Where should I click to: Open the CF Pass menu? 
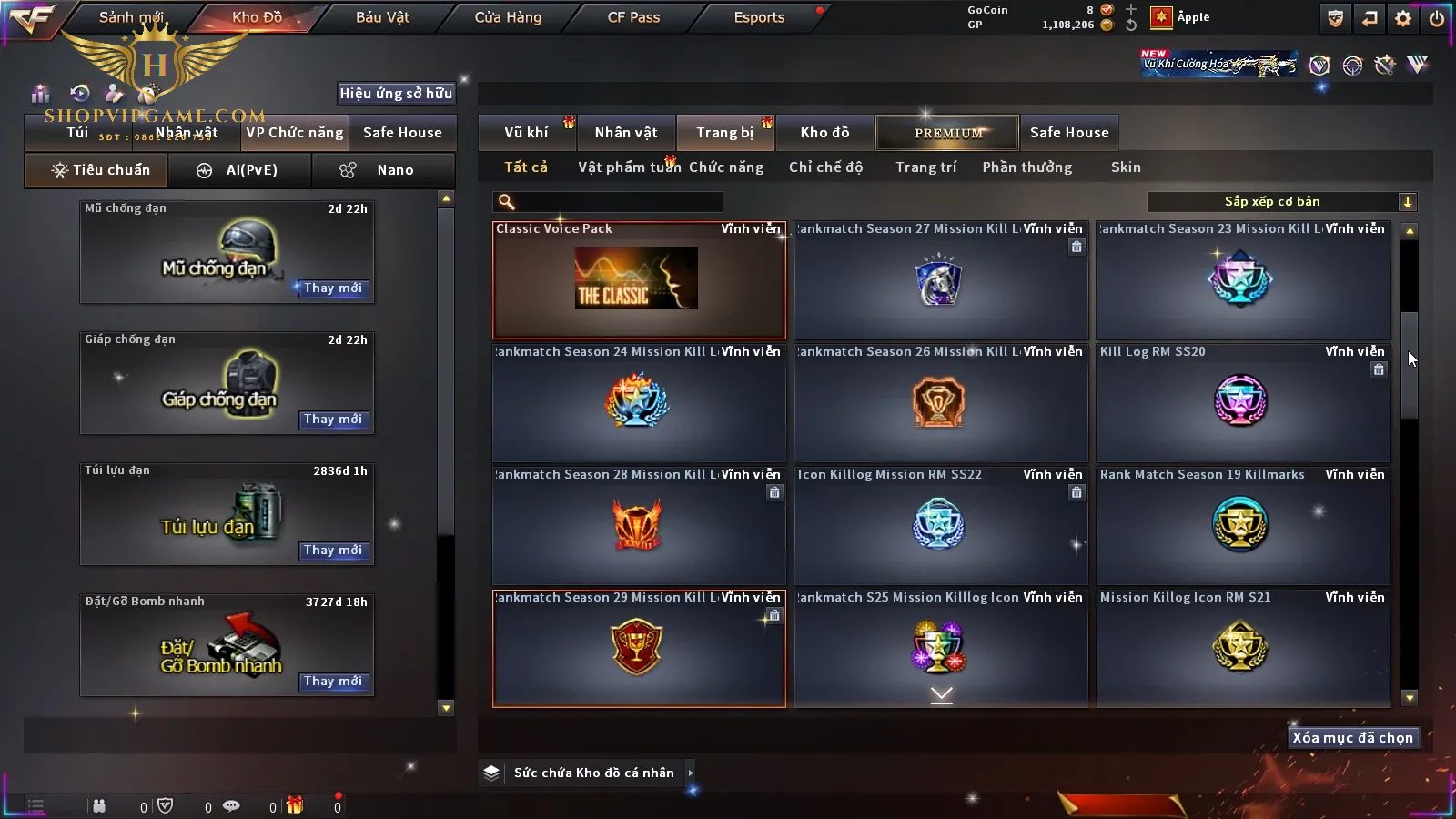(633, 17)
